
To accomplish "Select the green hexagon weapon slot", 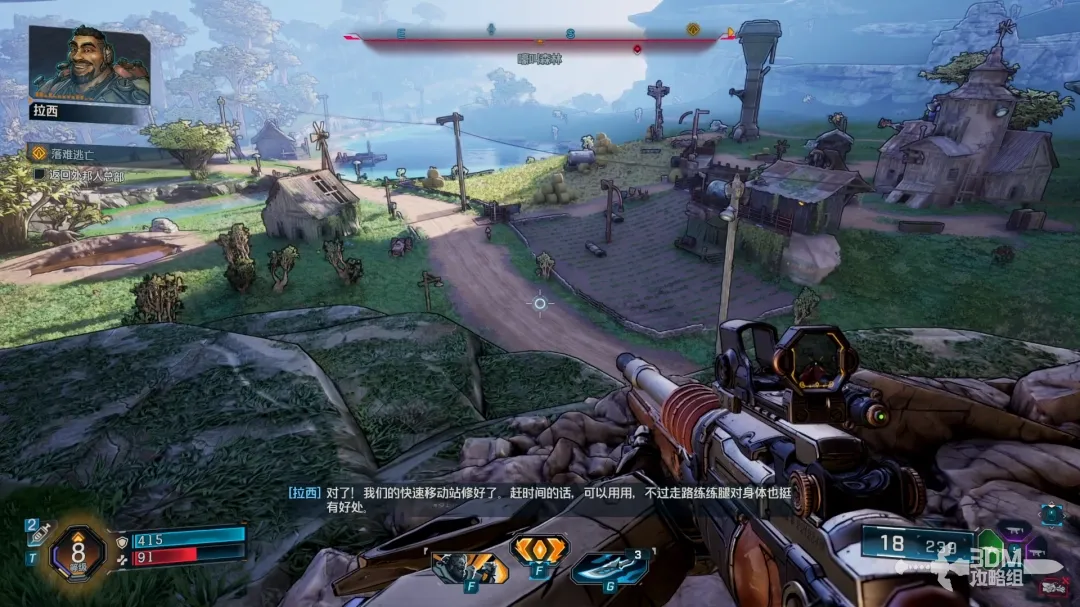I will (x=989, y=545).
